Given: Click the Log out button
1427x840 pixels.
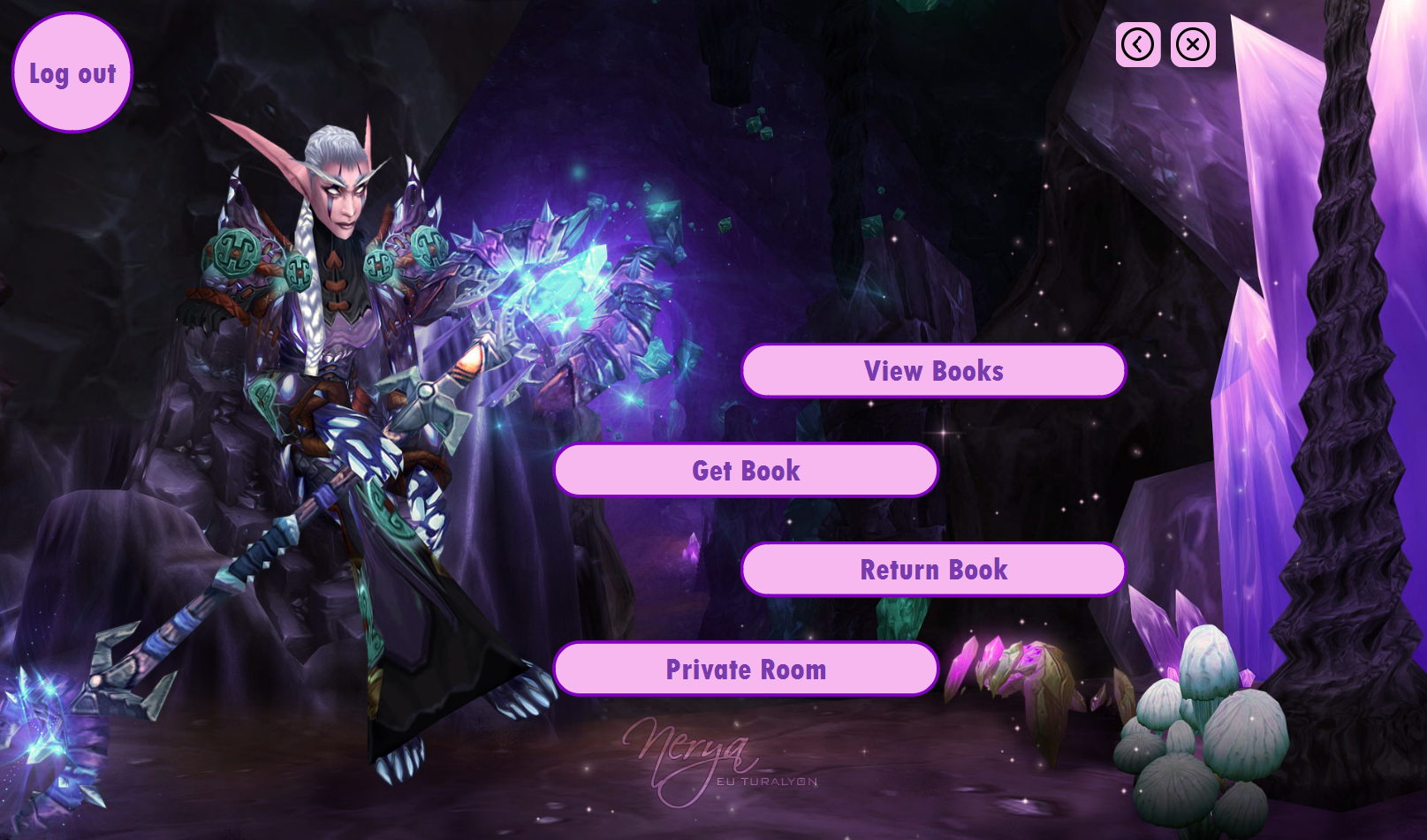Looking at the screenshot, I should 72,73.
